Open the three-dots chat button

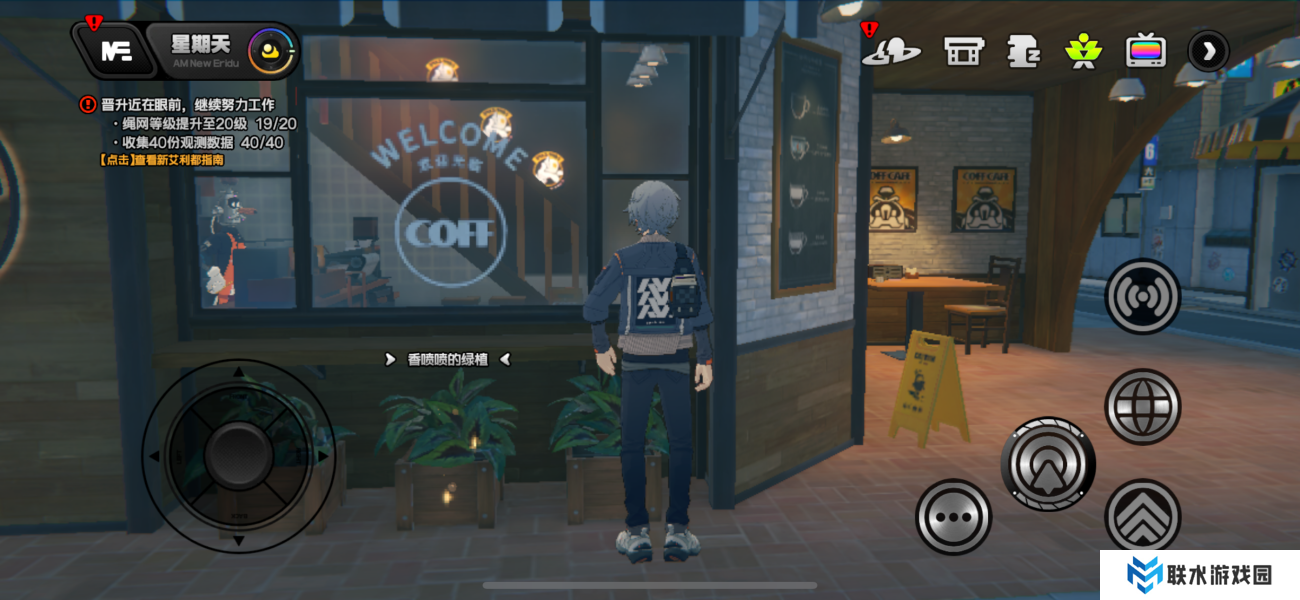[953, 517]
